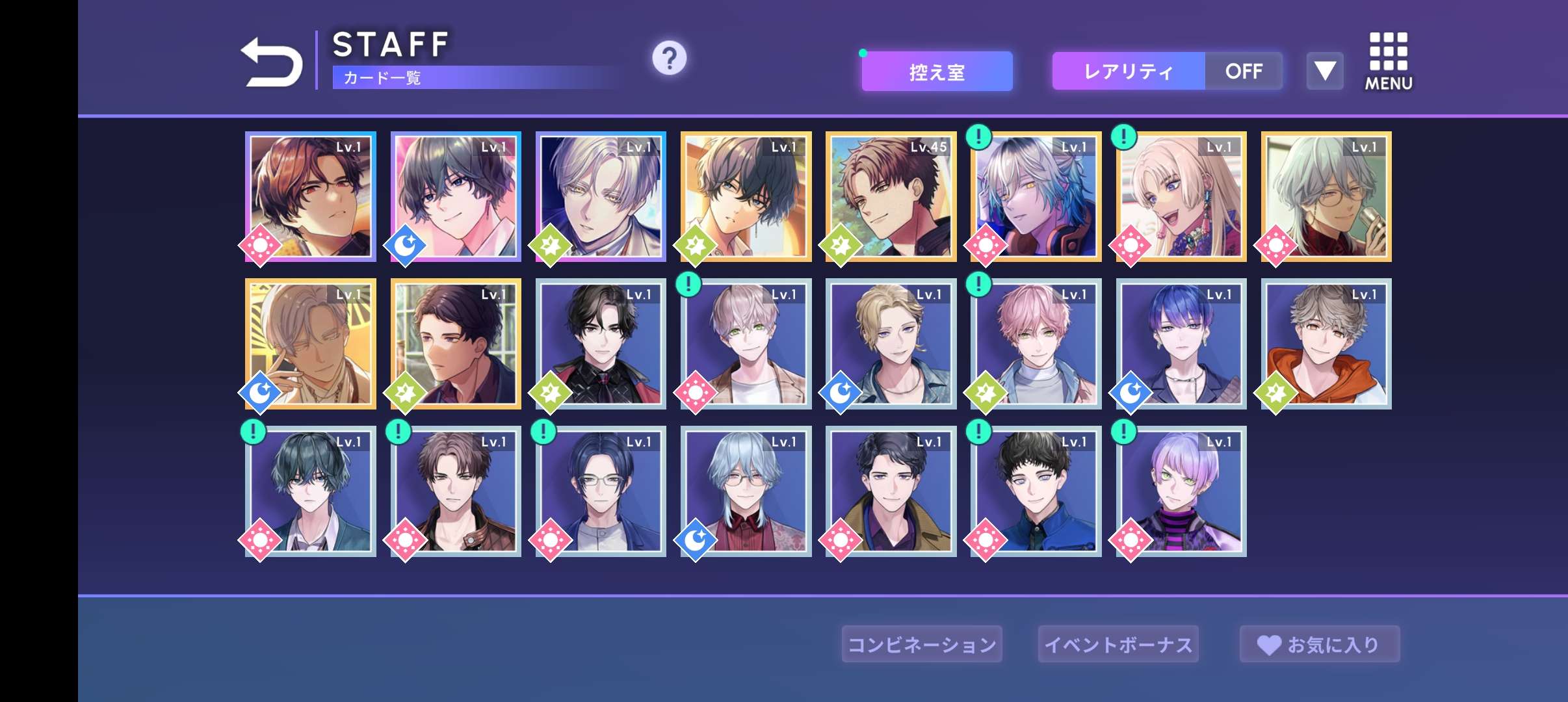Select the card with orange hoodie
The height and width of the screenshot is (702, 1568).
1326,344
